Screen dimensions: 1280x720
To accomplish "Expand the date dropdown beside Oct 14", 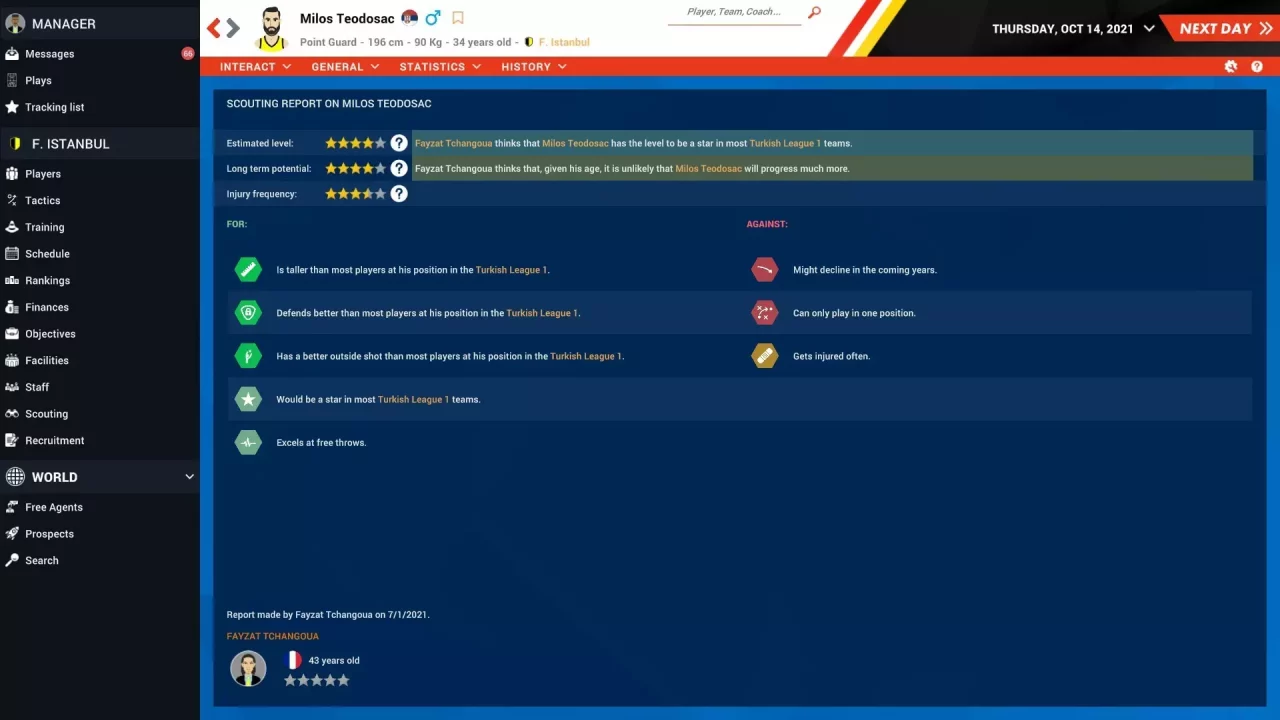I will coord(1146,29).
